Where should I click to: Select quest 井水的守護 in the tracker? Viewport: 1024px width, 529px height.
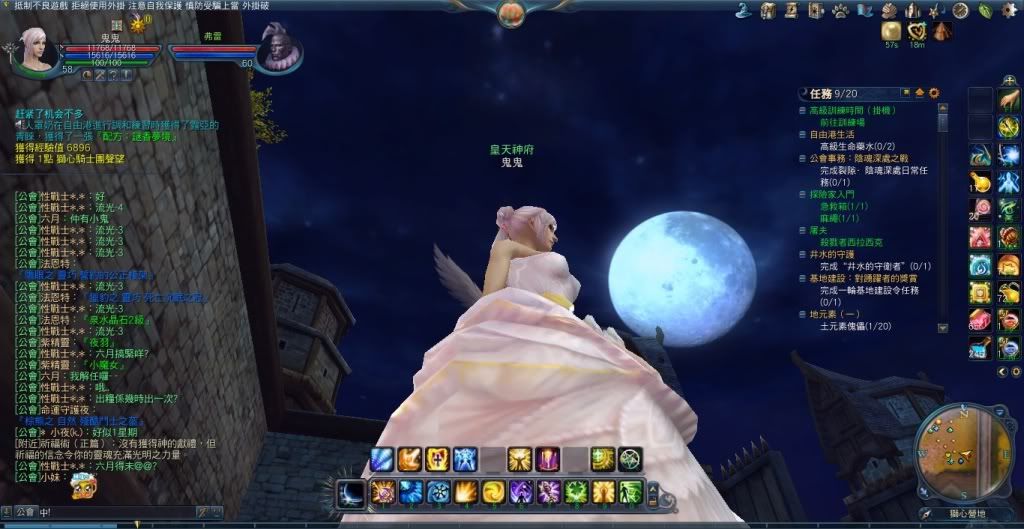(x=832, y=254)
